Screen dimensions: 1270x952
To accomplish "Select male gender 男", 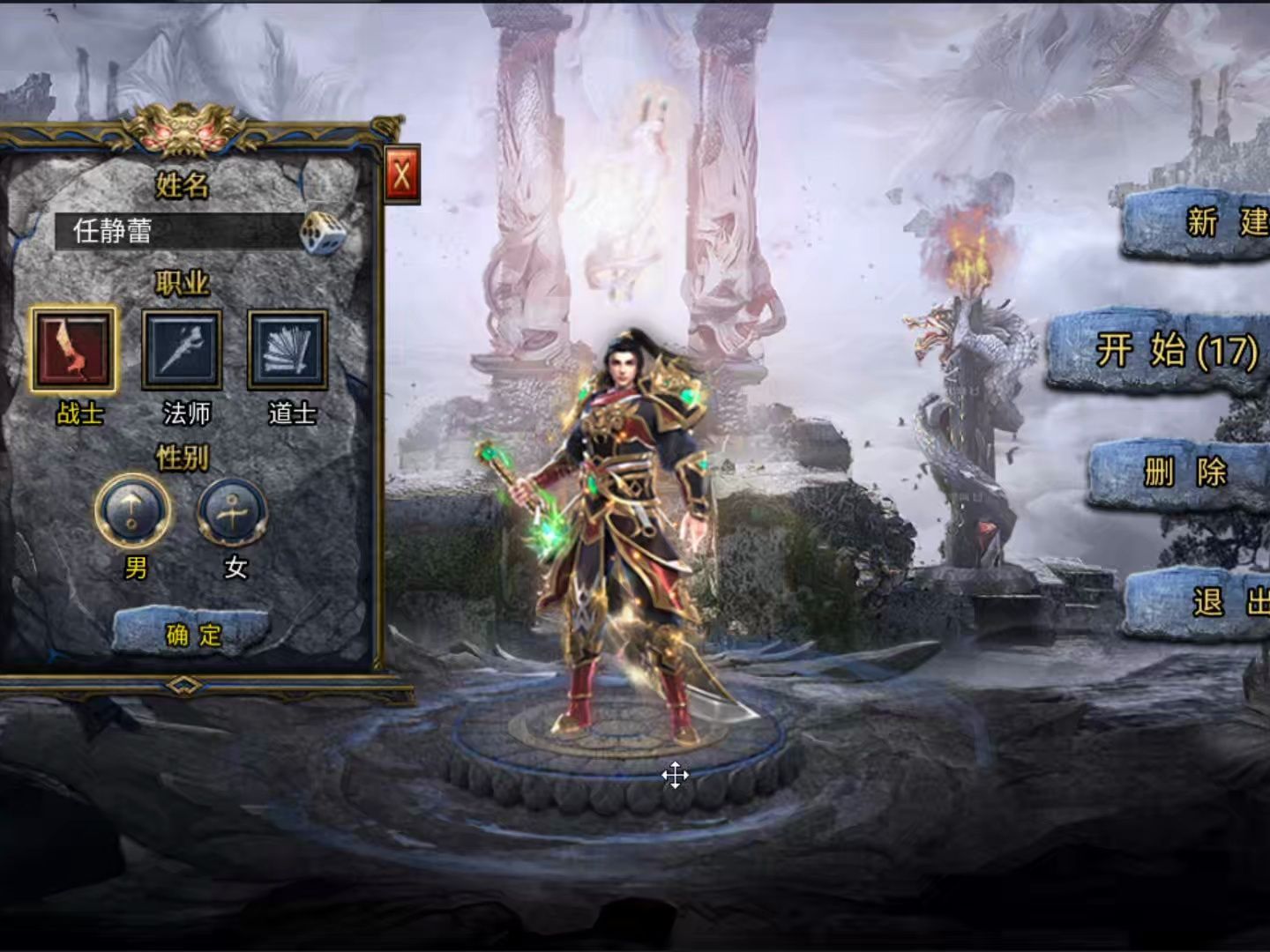I will pyautogui.click(x=133, y=512).
